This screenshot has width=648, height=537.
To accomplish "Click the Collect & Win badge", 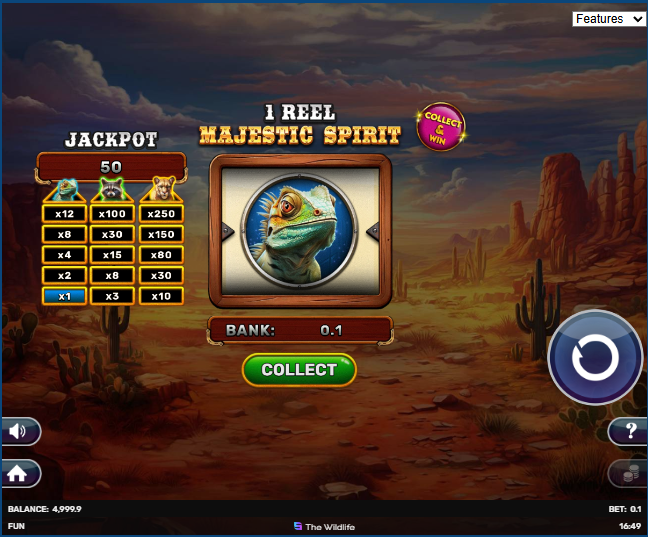I will click(x=440, y=127).
